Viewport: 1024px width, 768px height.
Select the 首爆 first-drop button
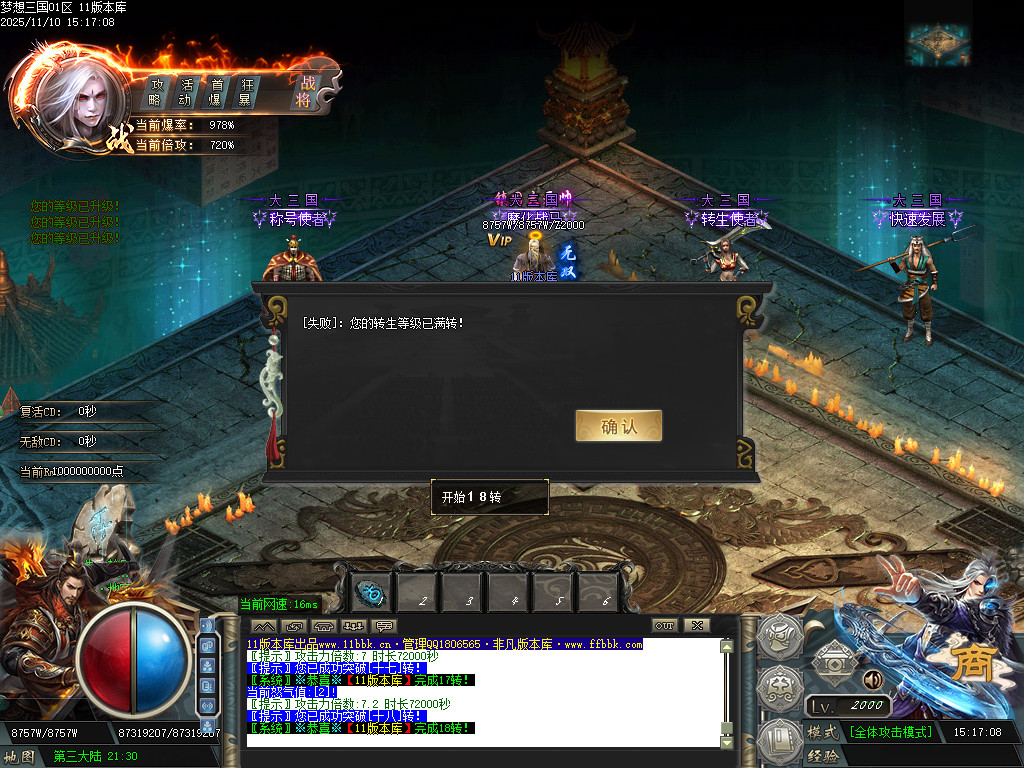tap(215, 92)
